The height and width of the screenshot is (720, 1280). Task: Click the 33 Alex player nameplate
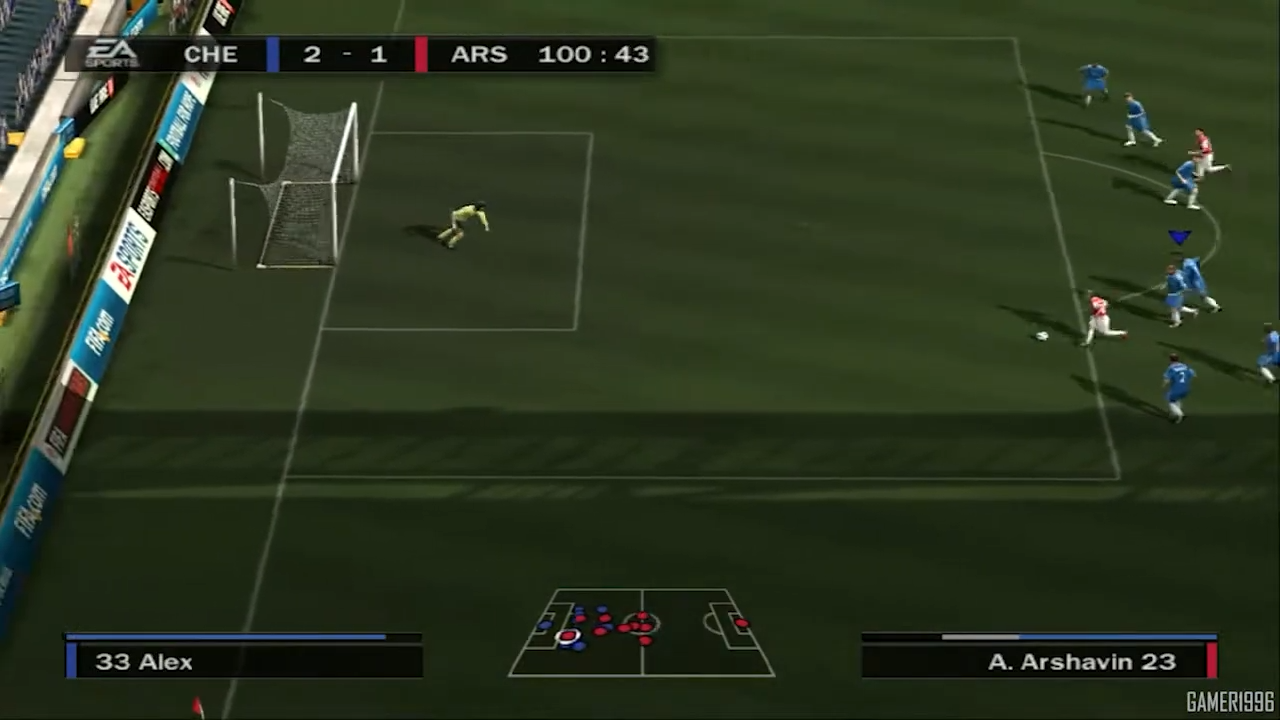coord(144,661)
